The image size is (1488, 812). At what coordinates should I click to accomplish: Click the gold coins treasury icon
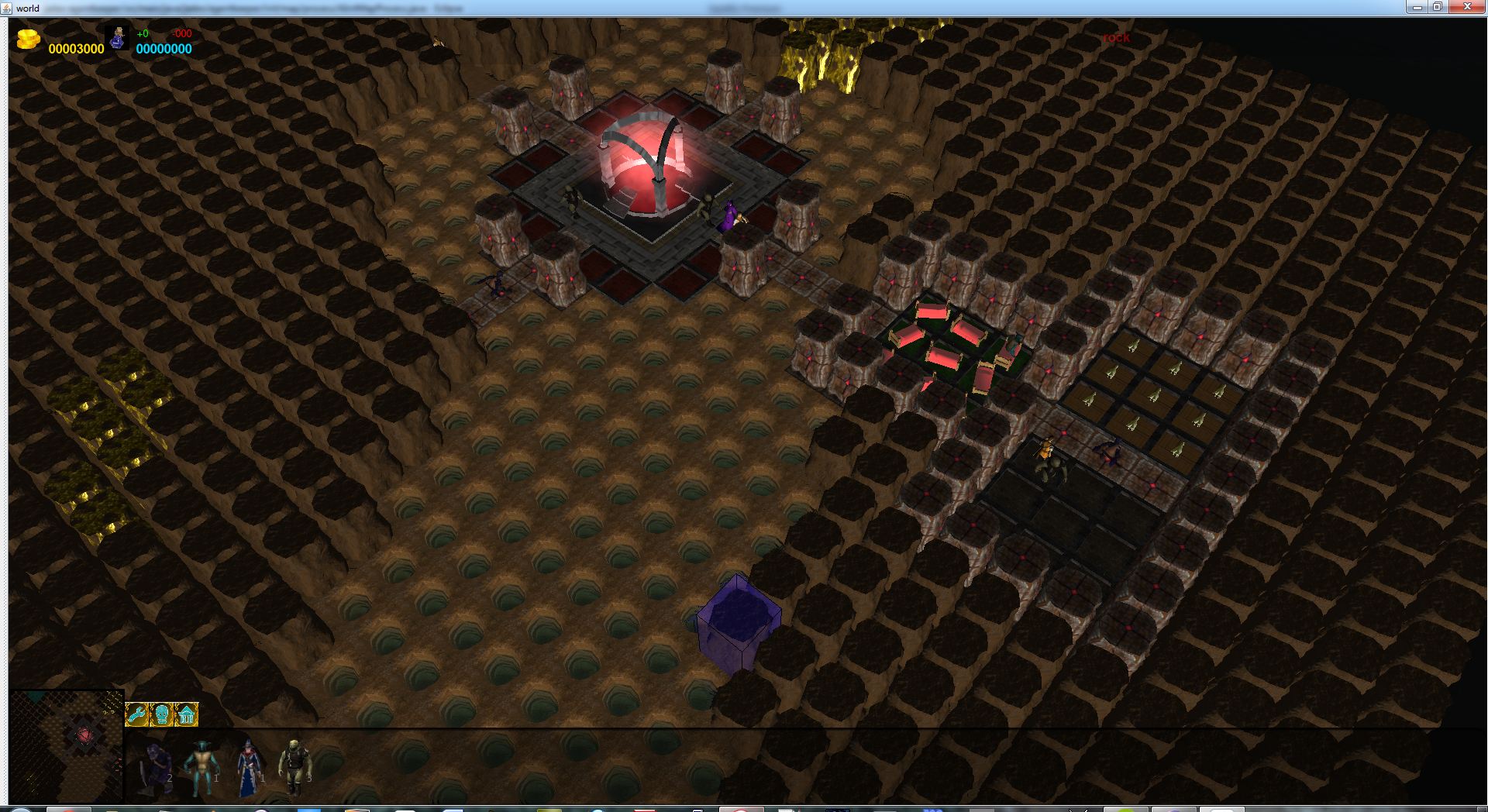coord(29,39)
